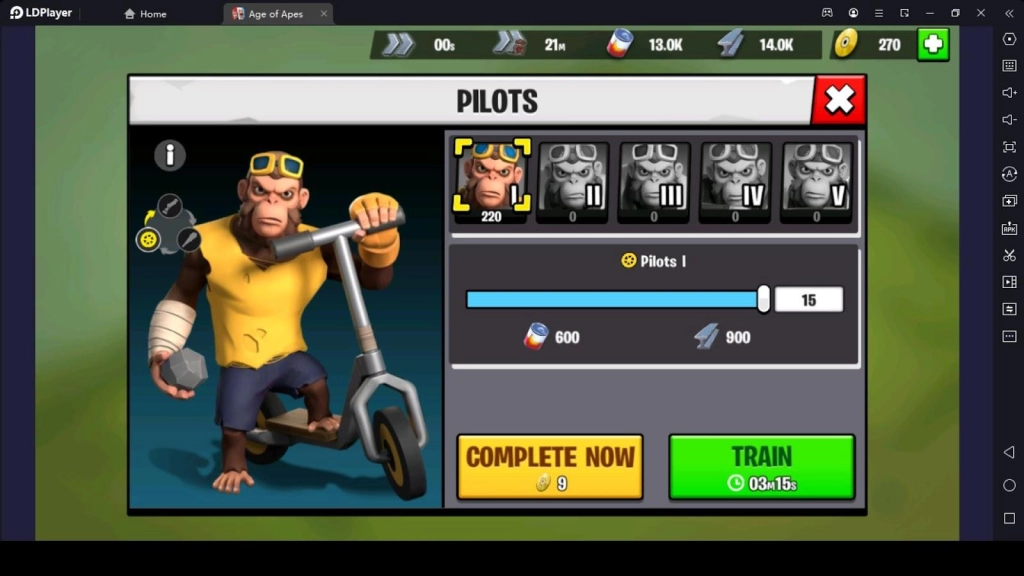Close the LDPlayer emulator window
This screenshot has width=1024, height=576.
tap(980, 13)
